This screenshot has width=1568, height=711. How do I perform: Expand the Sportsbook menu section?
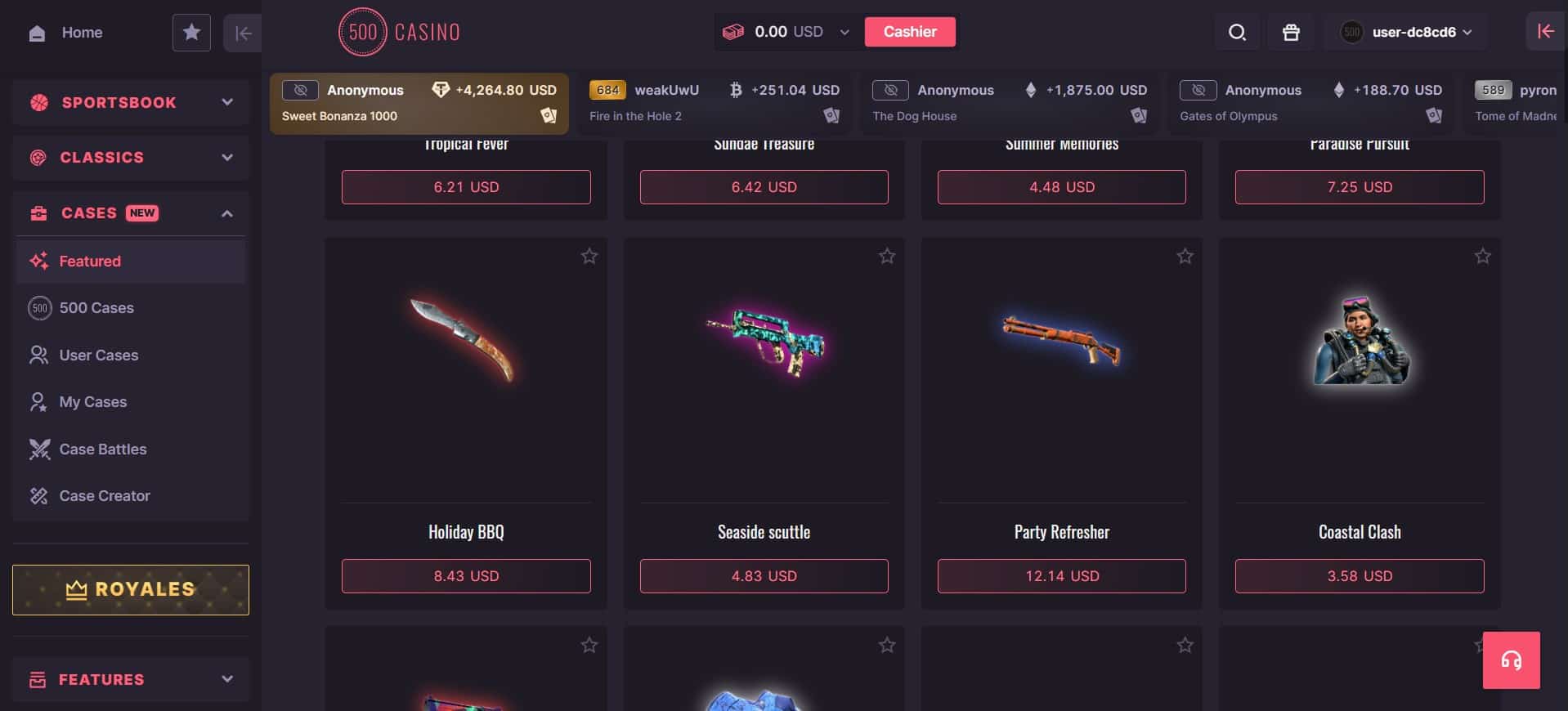click(x=131, y=102)
